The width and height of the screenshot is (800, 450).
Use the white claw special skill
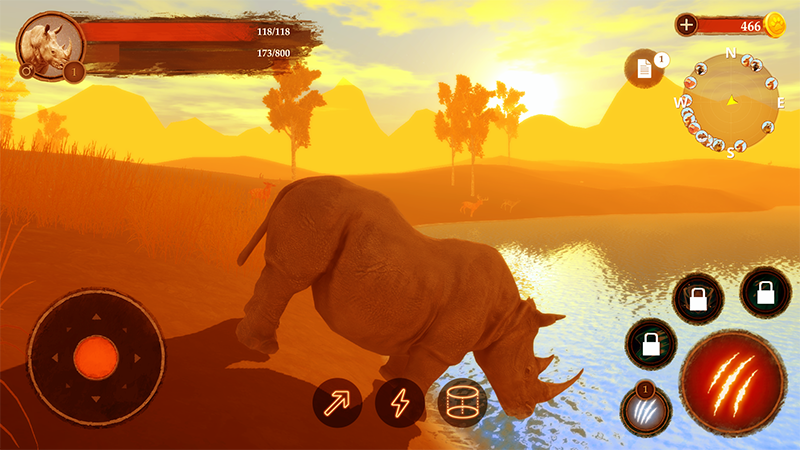click(x=645, y=411)
